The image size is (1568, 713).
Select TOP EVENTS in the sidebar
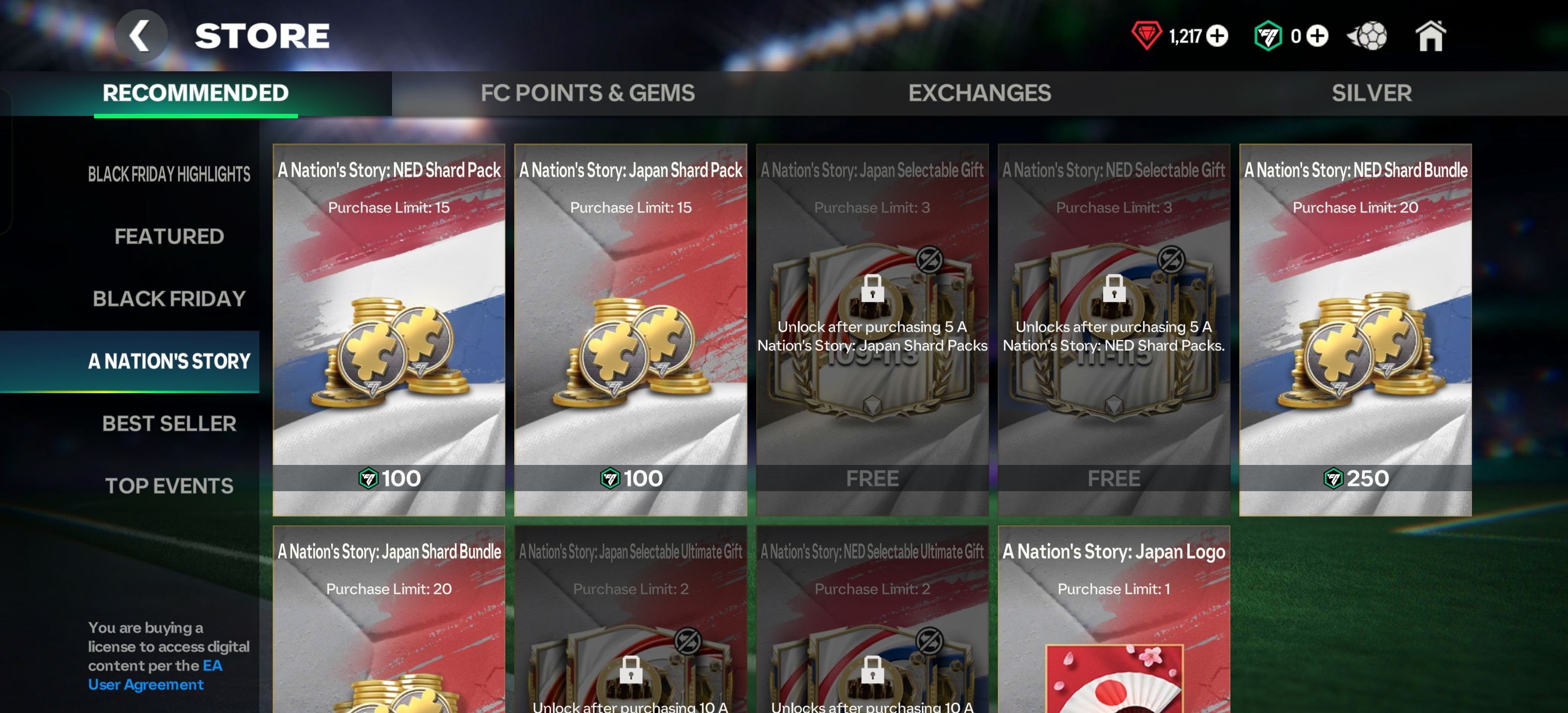170,485
